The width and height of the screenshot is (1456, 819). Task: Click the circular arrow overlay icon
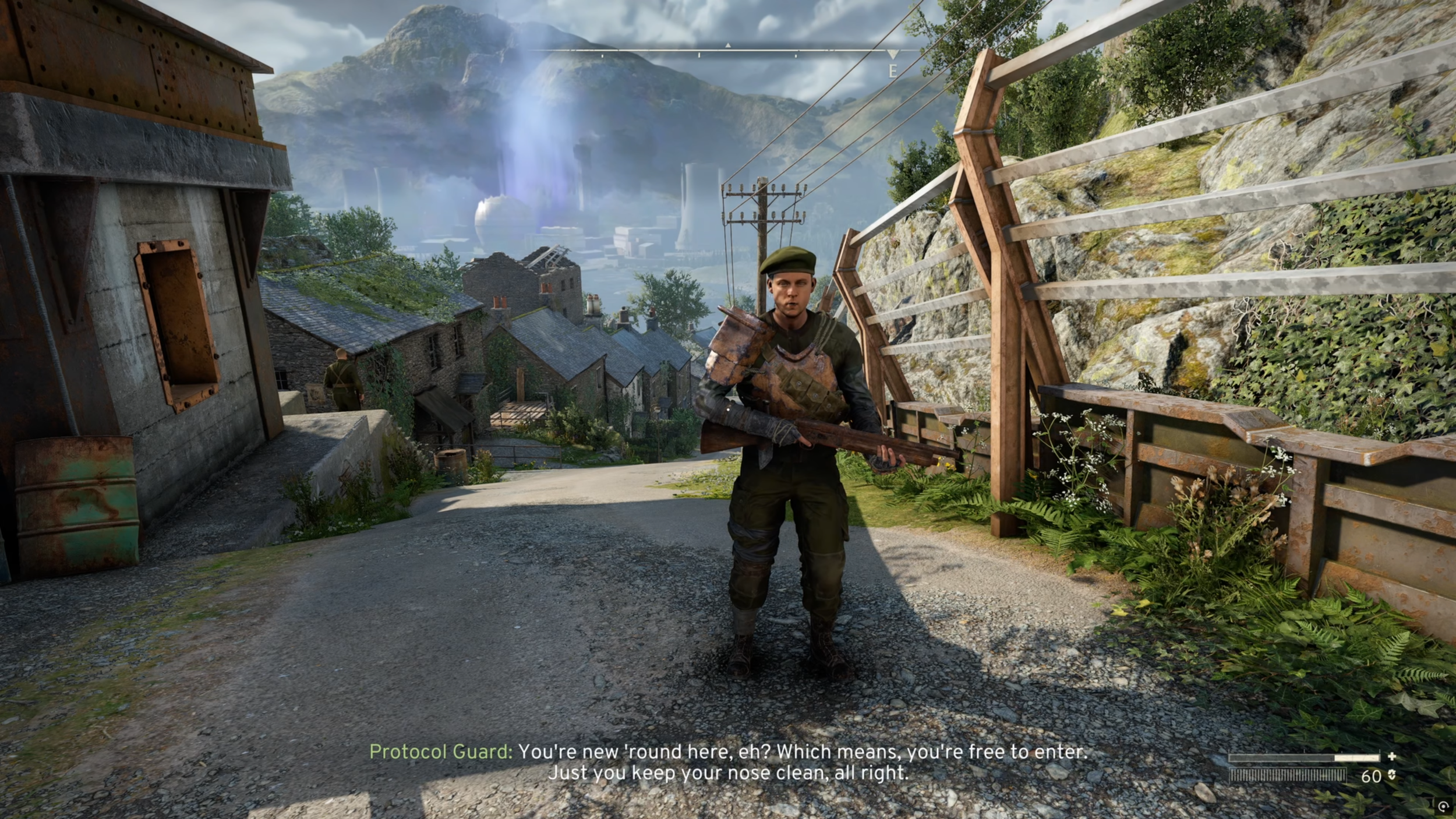(1444, 807)
